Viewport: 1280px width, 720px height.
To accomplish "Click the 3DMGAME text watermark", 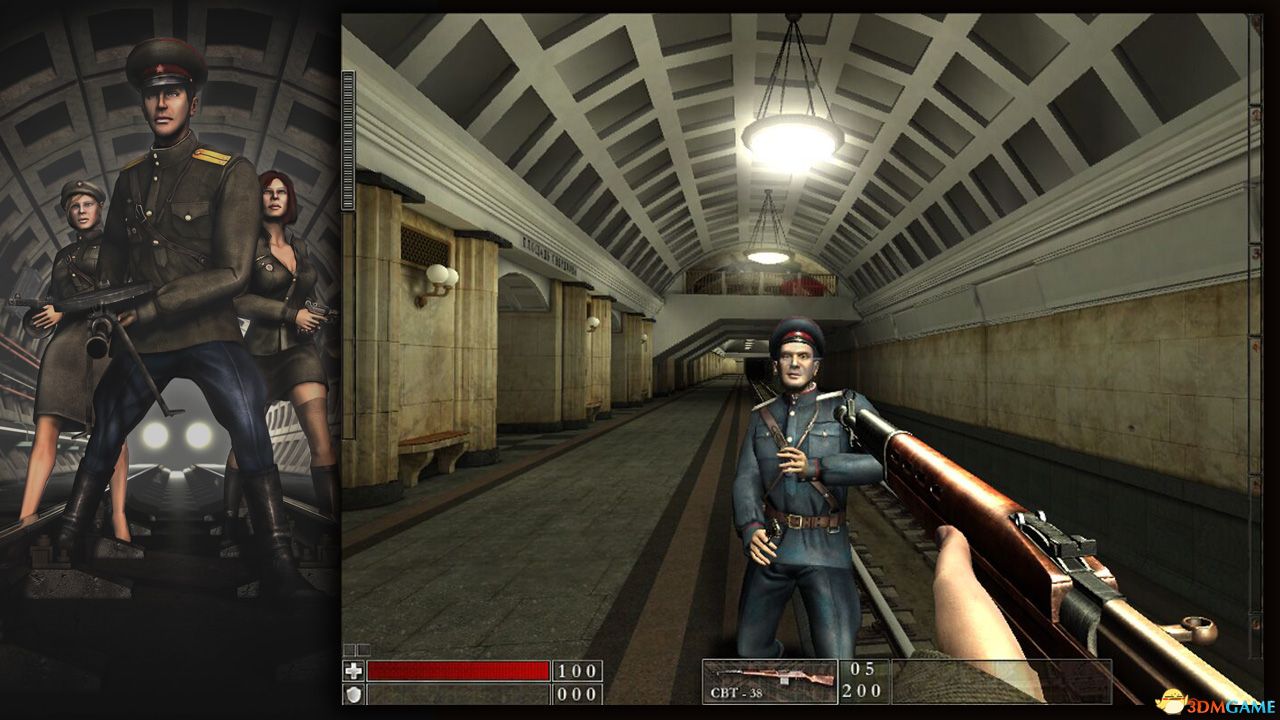I will click(1230, 705).
